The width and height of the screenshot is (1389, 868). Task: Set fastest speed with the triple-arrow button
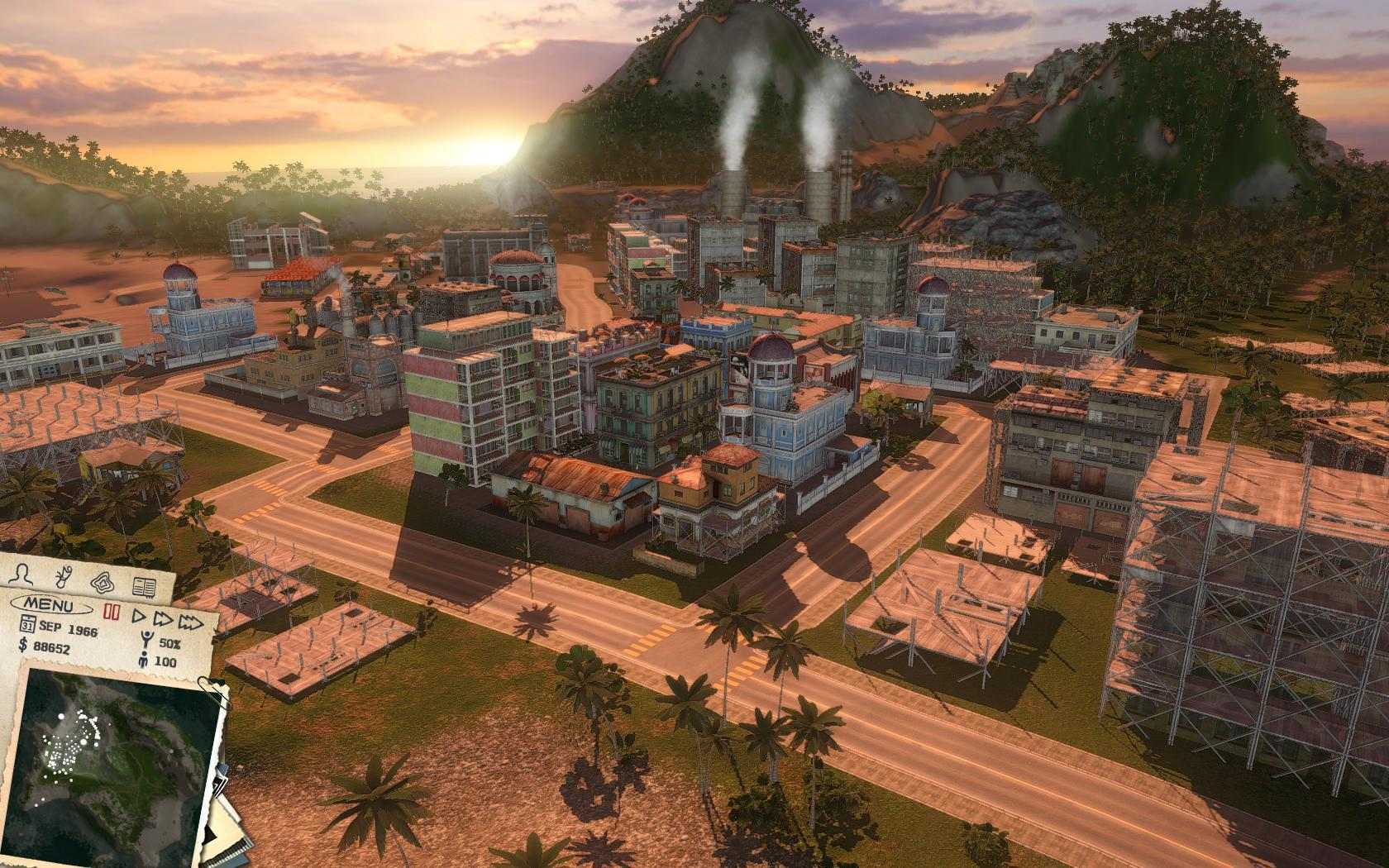coord(193,622)
